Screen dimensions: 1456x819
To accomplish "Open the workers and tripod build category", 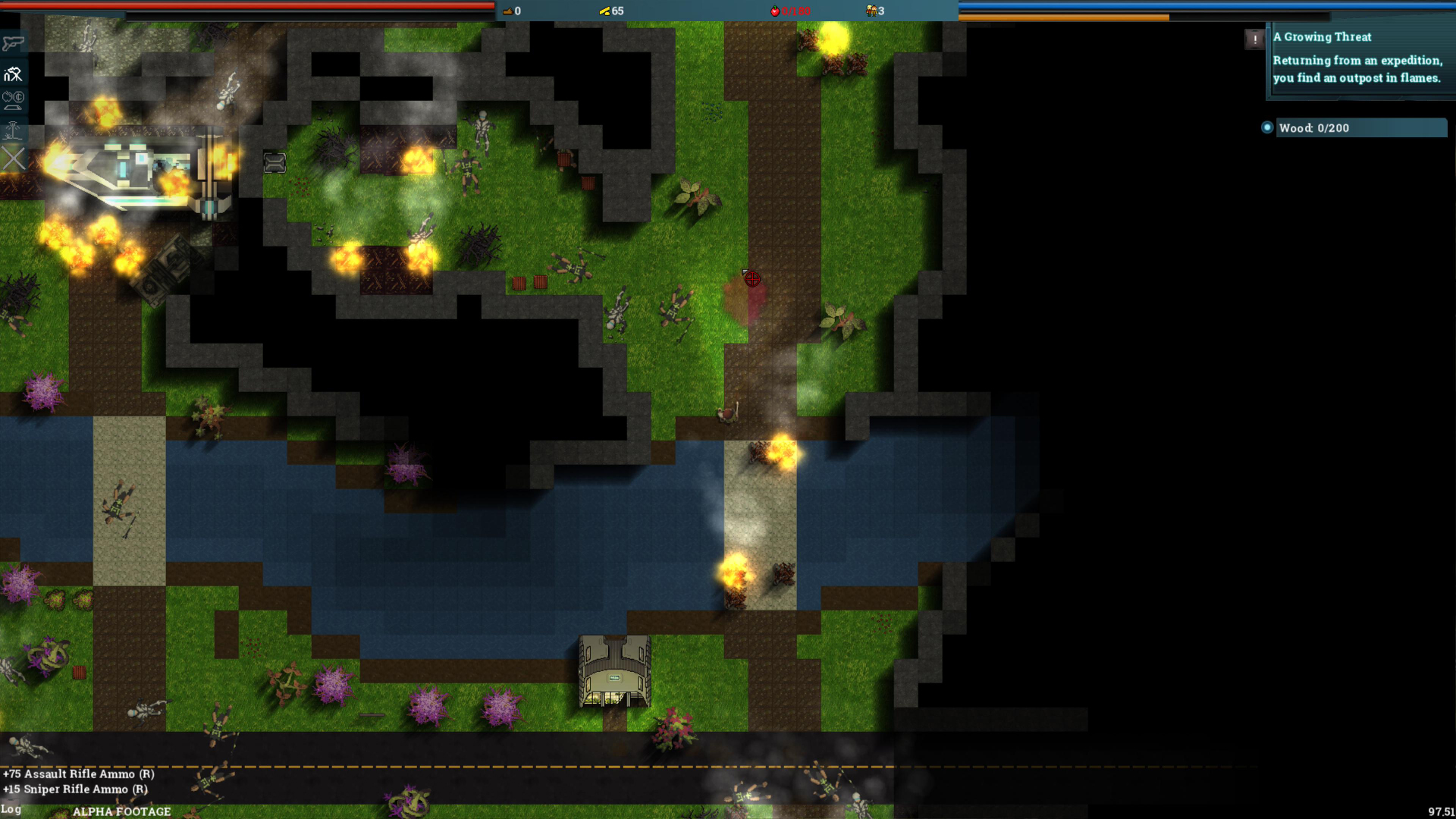I will pos(13,74).
